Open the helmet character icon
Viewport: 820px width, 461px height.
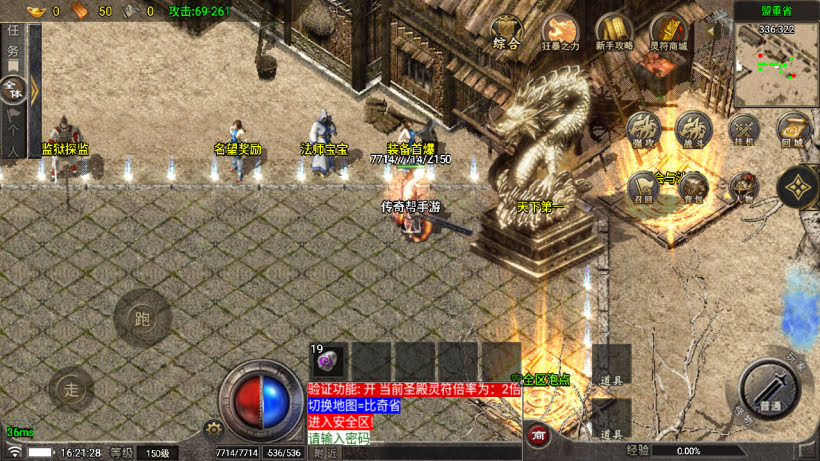(743, 186)
